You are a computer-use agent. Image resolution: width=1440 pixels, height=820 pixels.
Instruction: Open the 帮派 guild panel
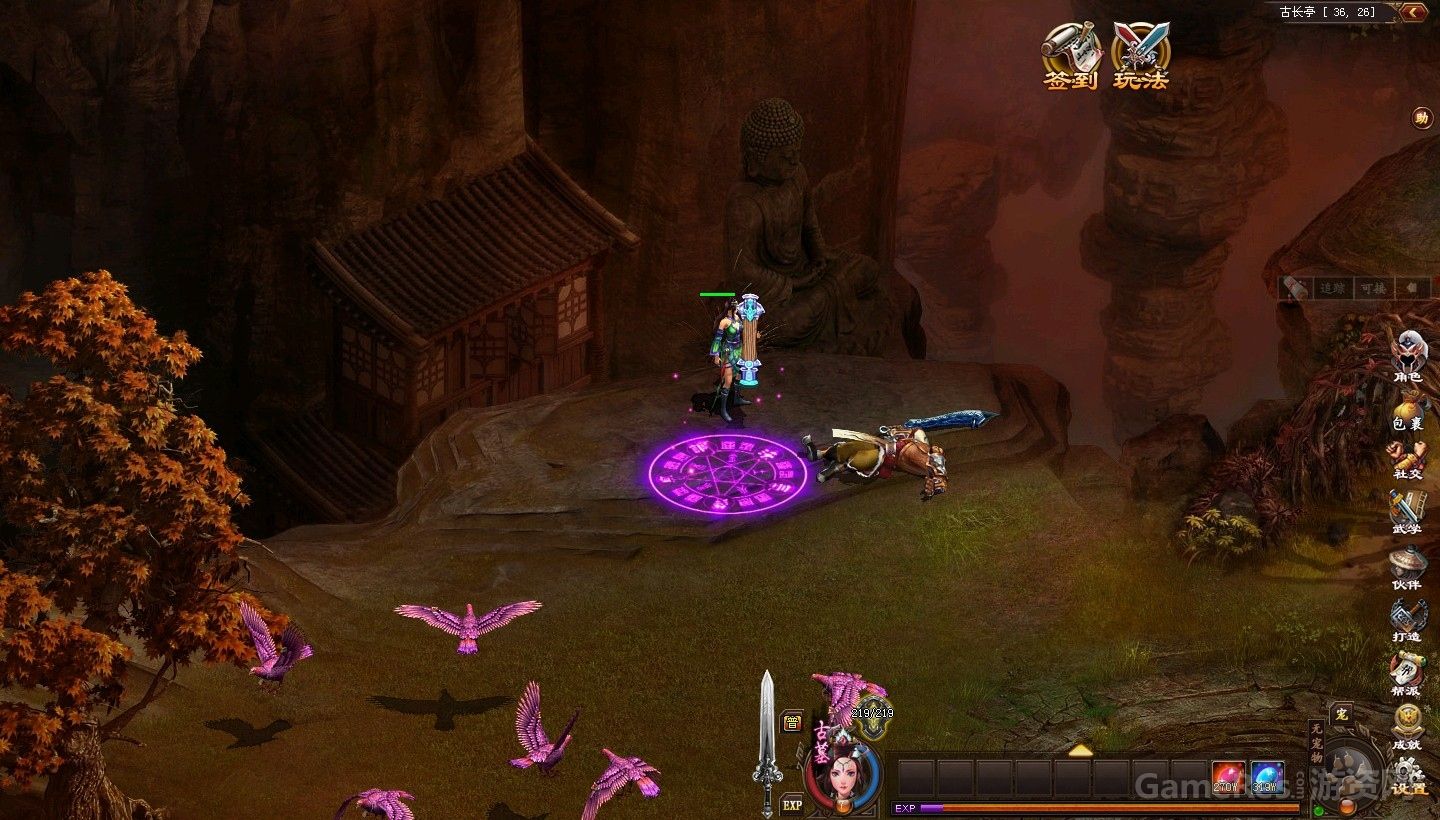tap(1407, 671)
